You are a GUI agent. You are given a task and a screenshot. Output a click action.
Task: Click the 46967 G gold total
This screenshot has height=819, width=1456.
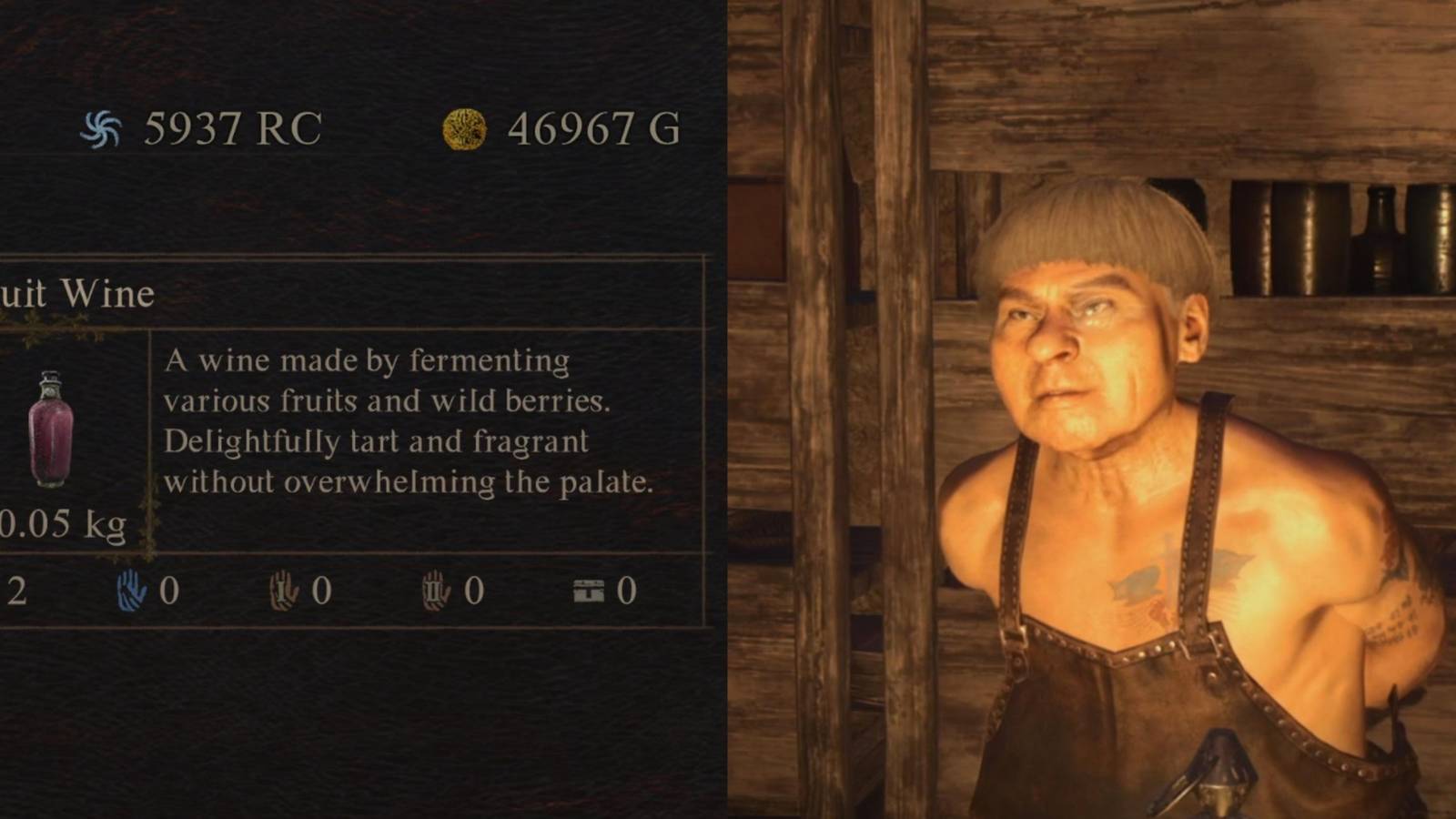point(591,128)
